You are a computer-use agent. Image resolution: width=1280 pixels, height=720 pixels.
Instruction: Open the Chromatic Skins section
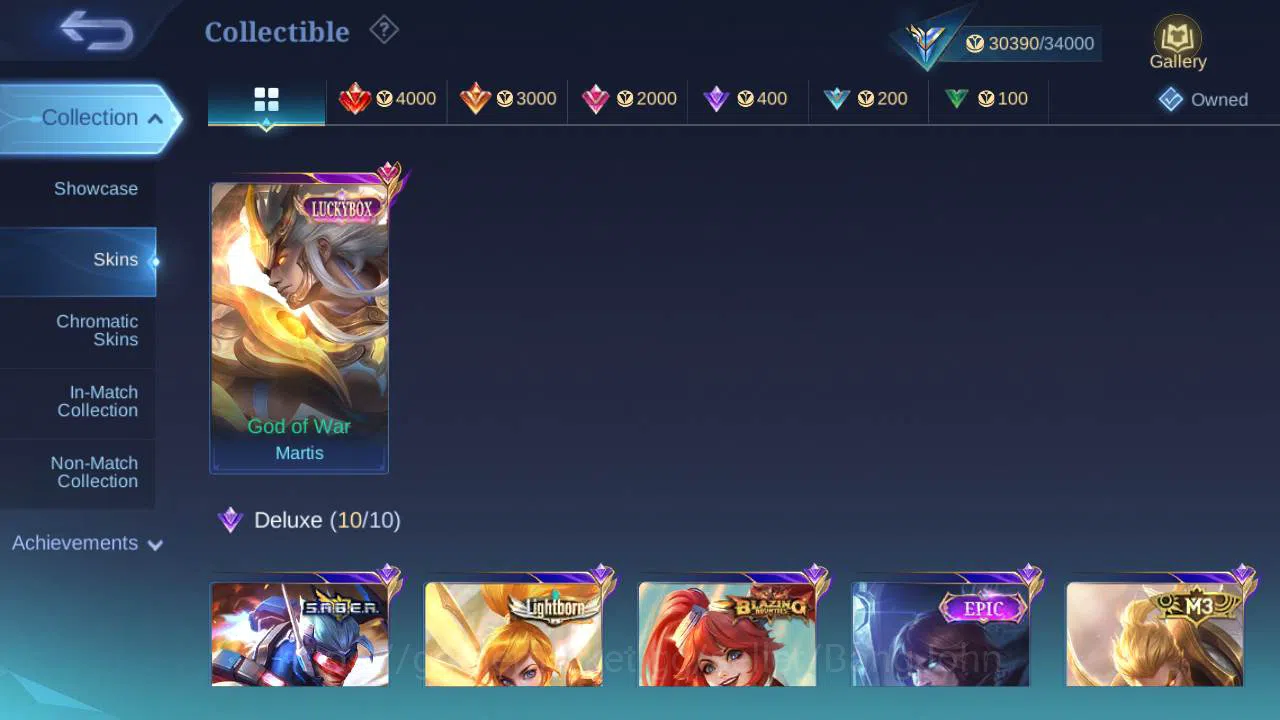point(97,331)
